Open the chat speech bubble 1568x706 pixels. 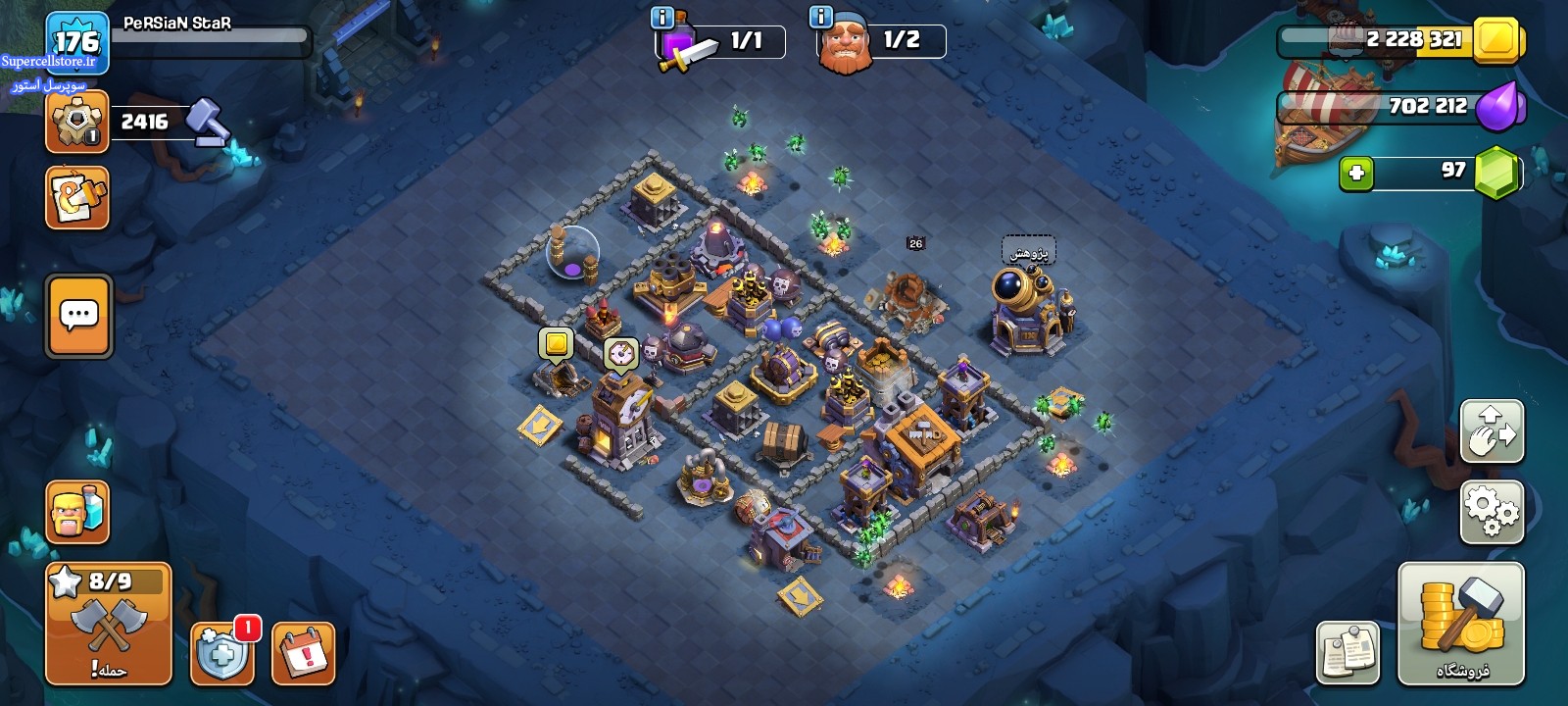[x=79, y=316]
